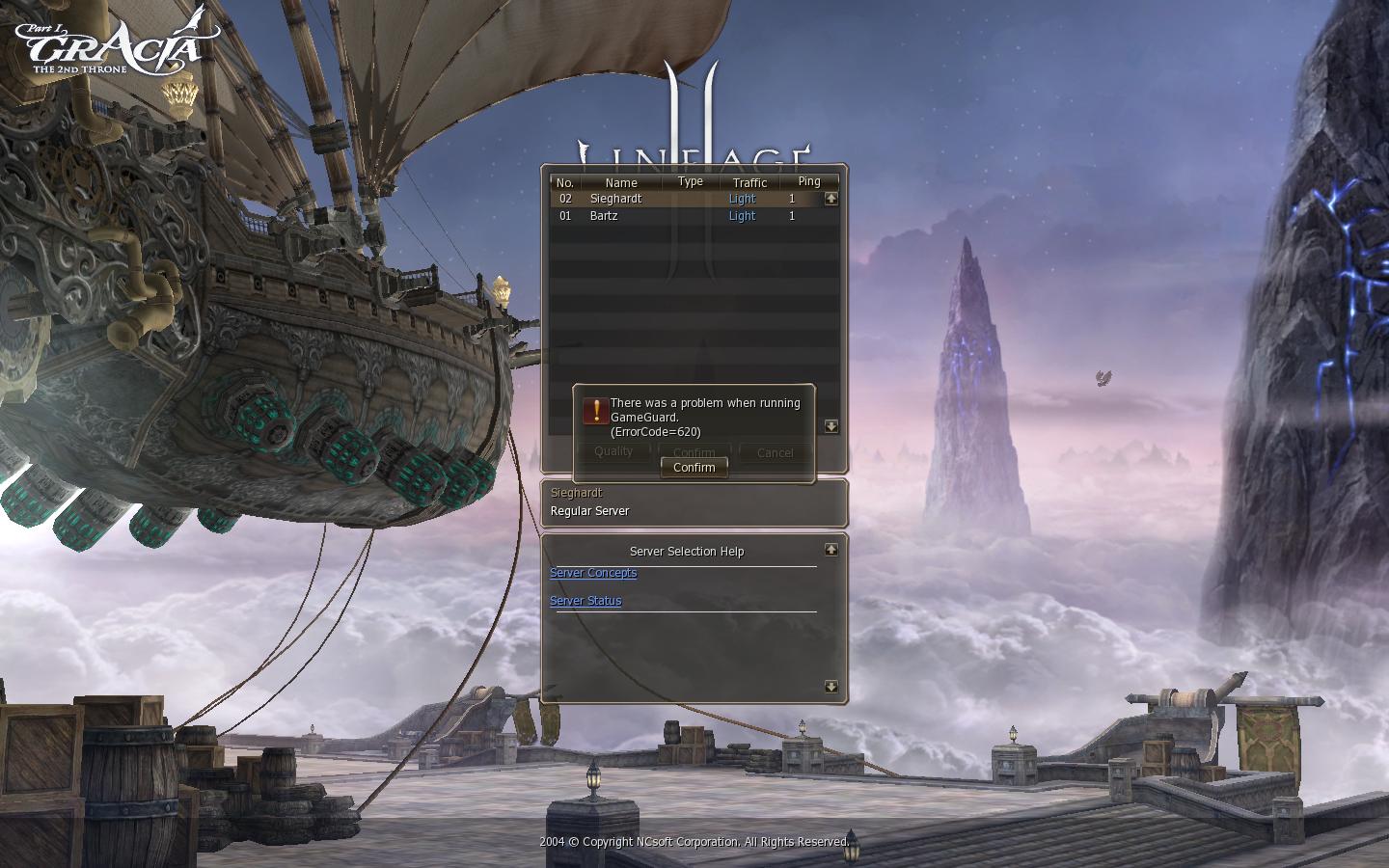Click the Quality button
Screen dimensions: 1389x868
coord(613,451)
